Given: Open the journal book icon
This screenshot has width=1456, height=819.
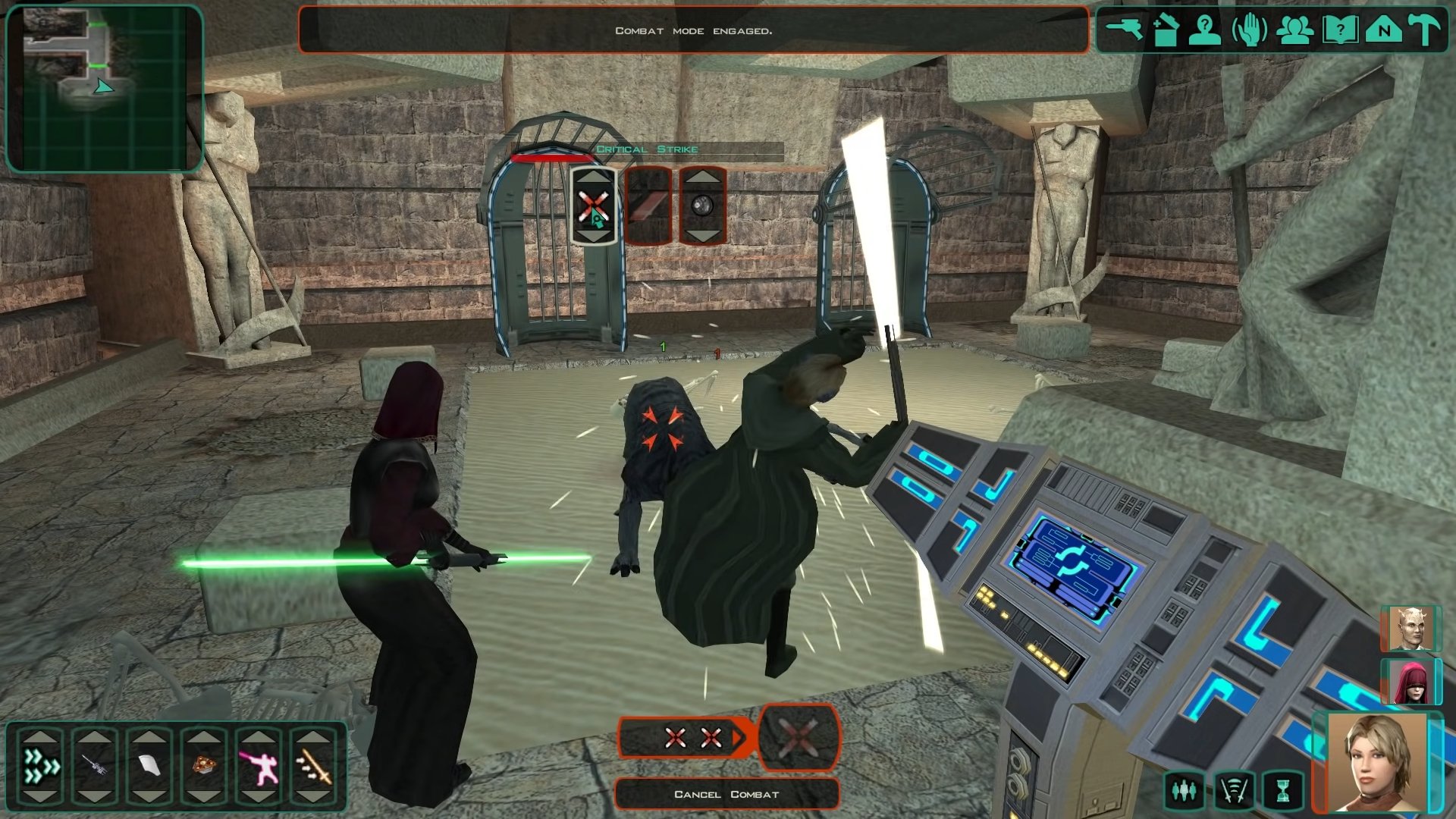Looking at the screenshot, I should (x=1340, y=30).
